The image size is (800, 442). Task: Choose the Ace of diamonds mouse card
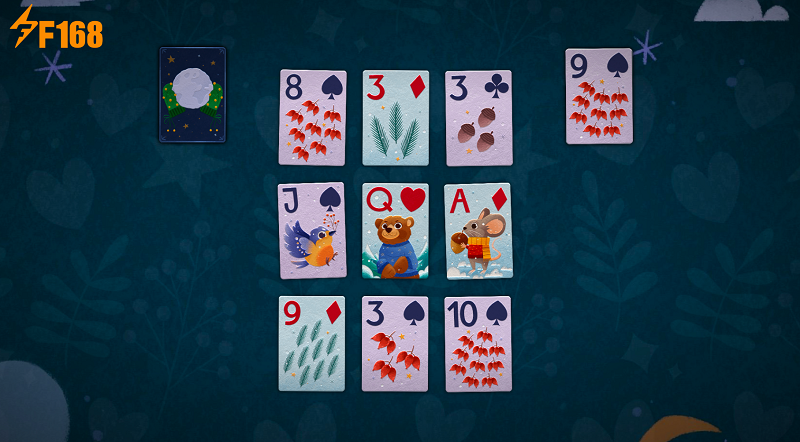[x=478, y=230]
